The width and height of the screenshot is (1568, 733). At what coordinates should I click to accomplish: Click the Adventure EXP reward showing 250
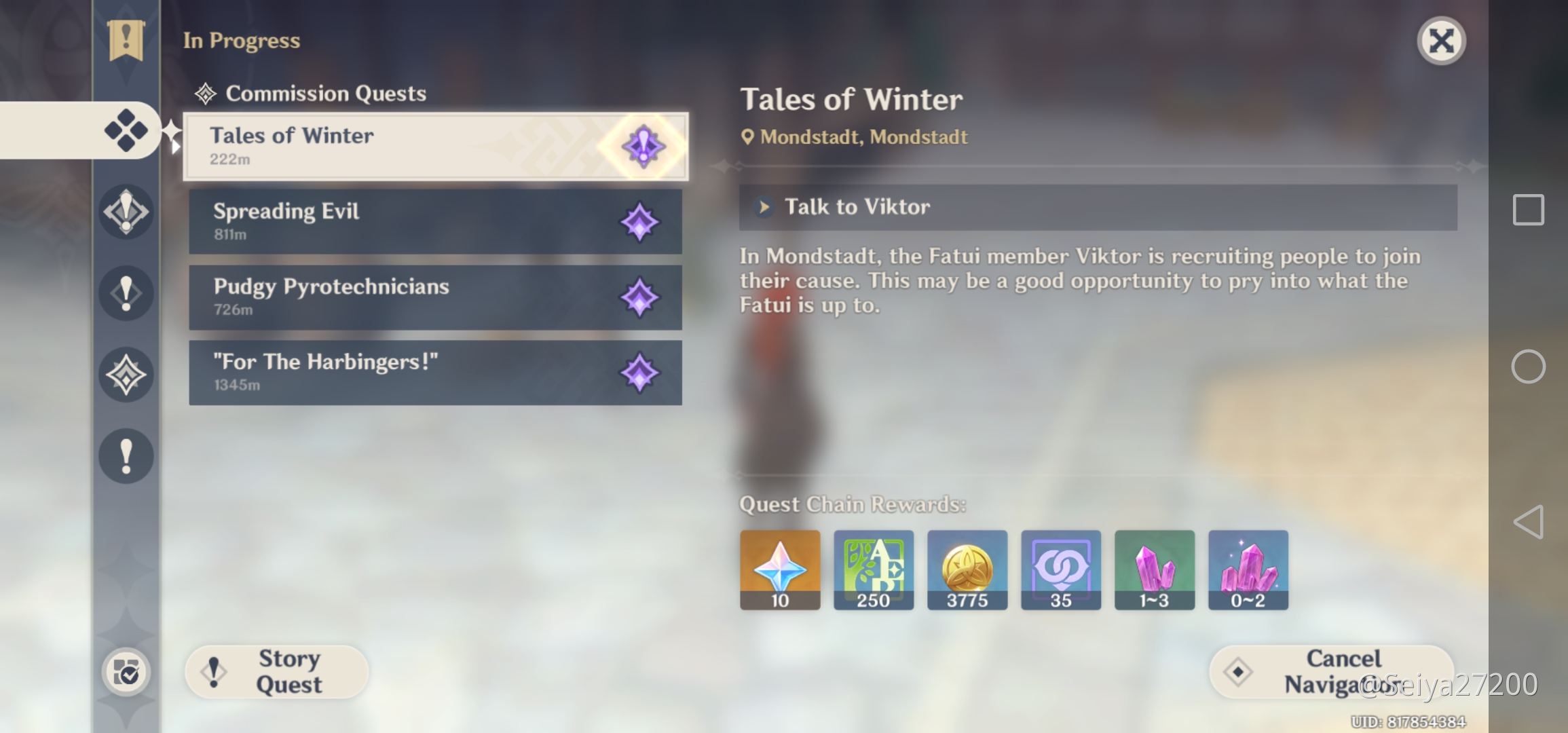874,570
